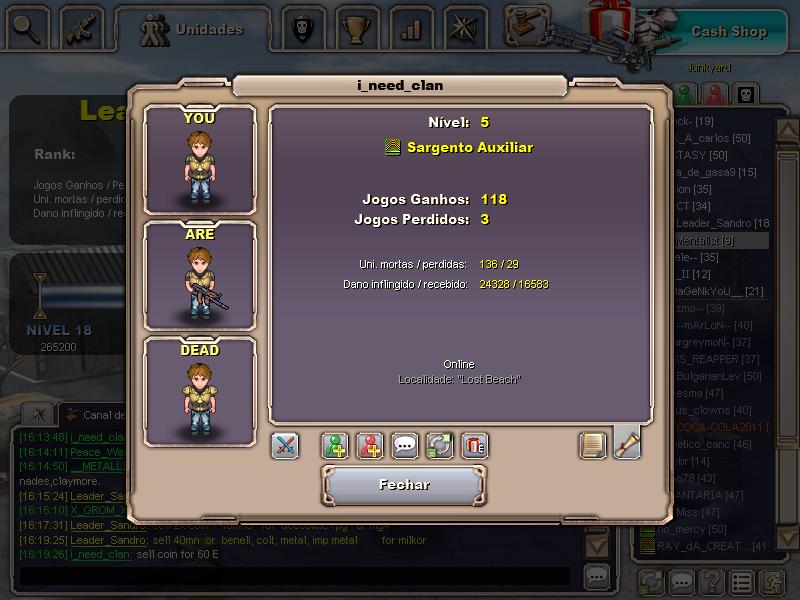Click the green circular arrows trade icon
Viewport: 800px width, 600px height.
point(440,446)
